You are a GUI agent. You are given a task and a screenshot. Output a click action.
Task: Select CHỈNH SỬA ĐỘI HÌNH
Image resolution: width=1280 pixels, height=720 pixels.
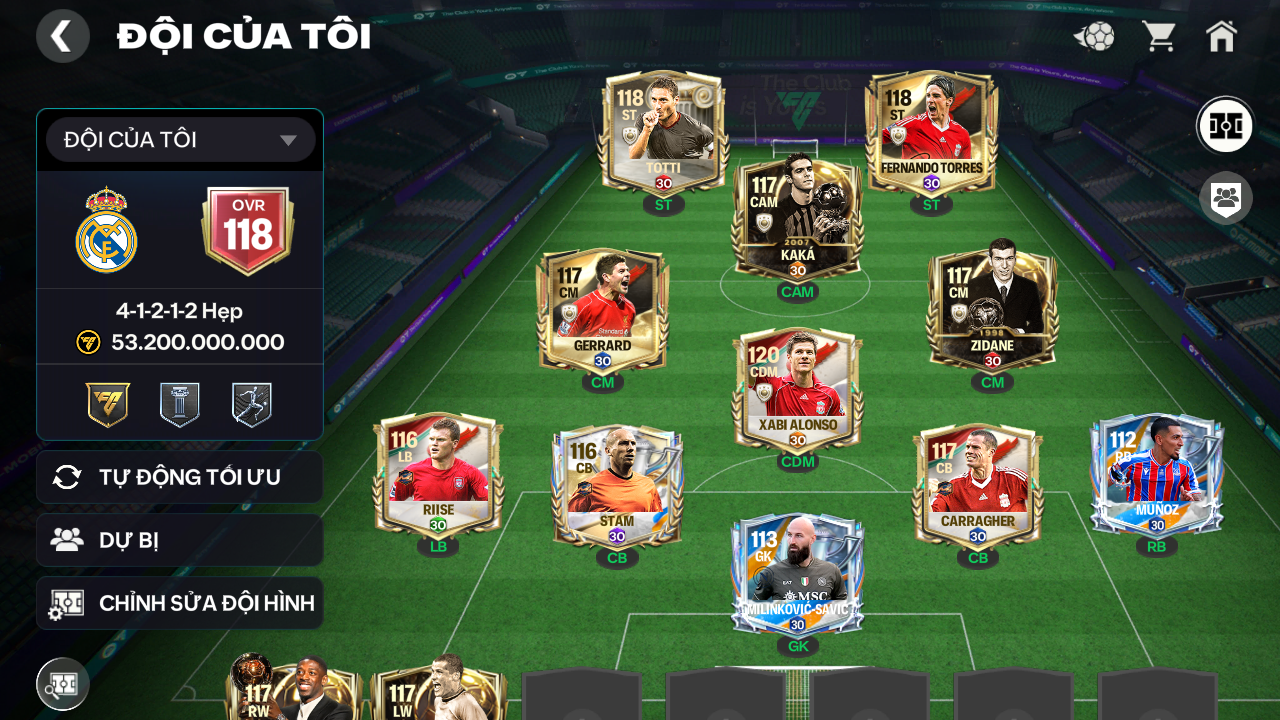point(180,603)
